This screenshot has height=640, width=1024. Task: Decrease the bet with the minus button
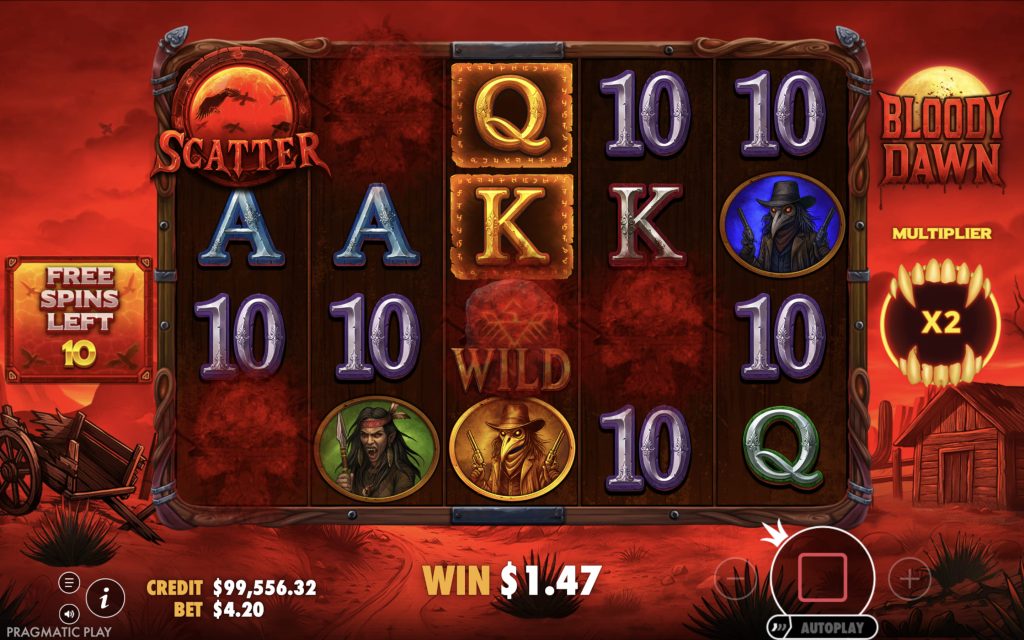click(x=737, y=577)
